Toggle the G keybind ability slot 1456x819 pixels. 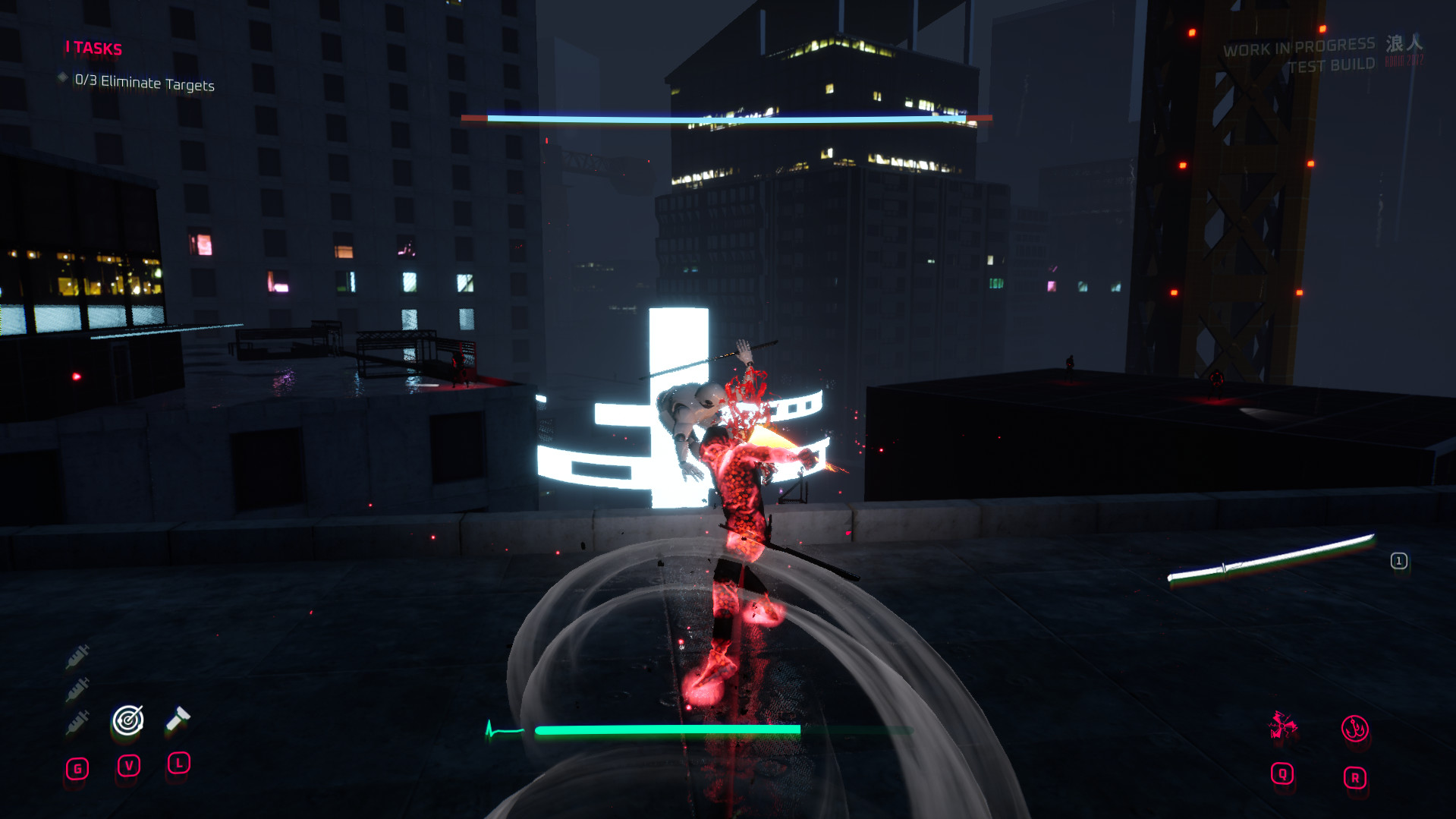[77, 767]
